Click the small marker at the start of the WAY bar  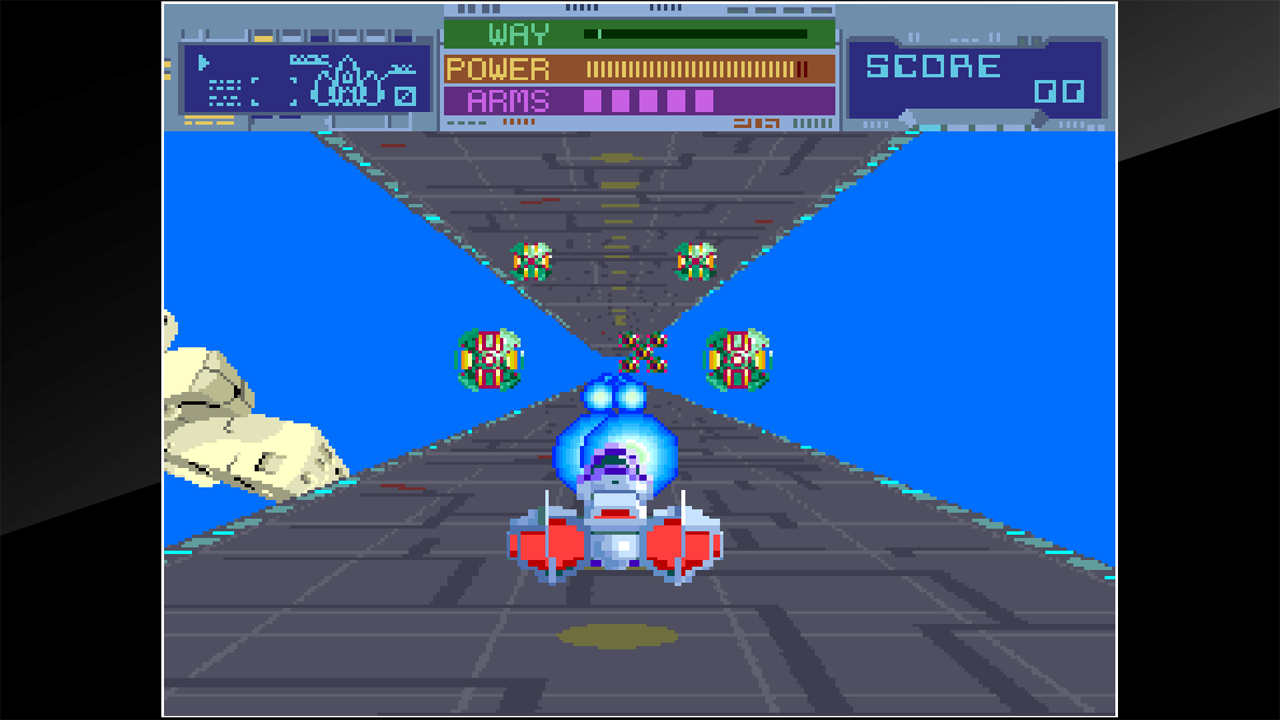coord(598,33)
